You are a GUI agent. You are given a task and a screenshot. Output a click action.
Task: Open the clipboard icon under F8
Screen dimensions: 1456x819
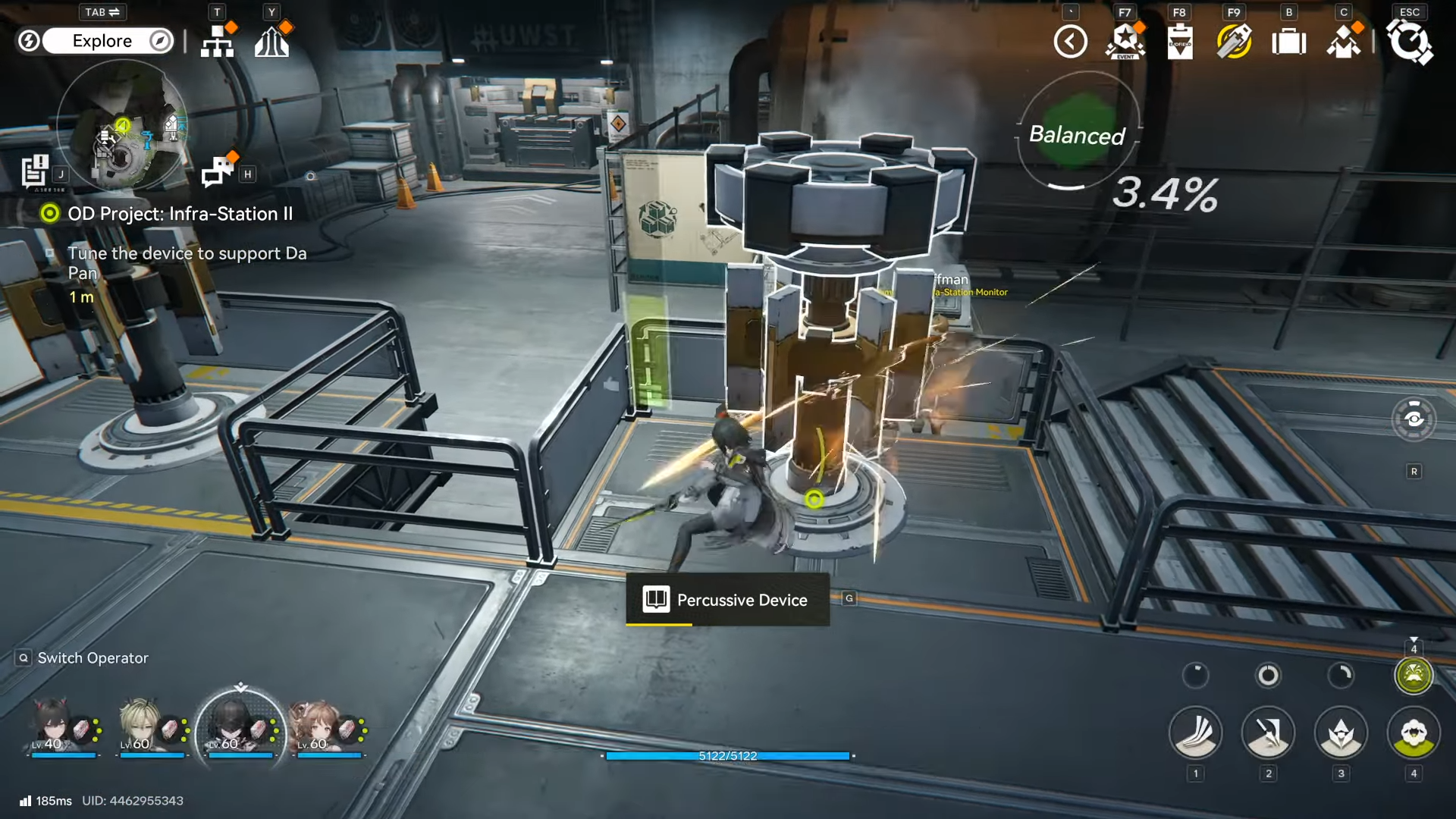click(1180, 42)
